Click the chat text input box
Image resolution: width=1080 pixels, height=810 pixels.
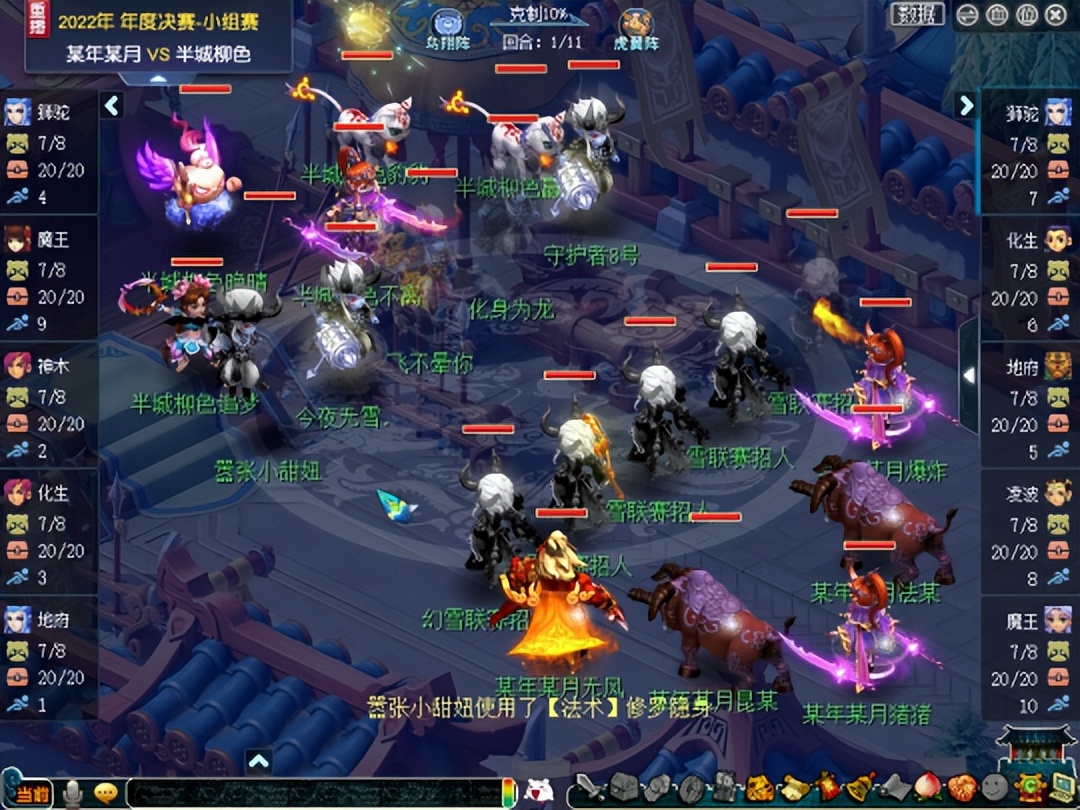(x=310, y=793)
